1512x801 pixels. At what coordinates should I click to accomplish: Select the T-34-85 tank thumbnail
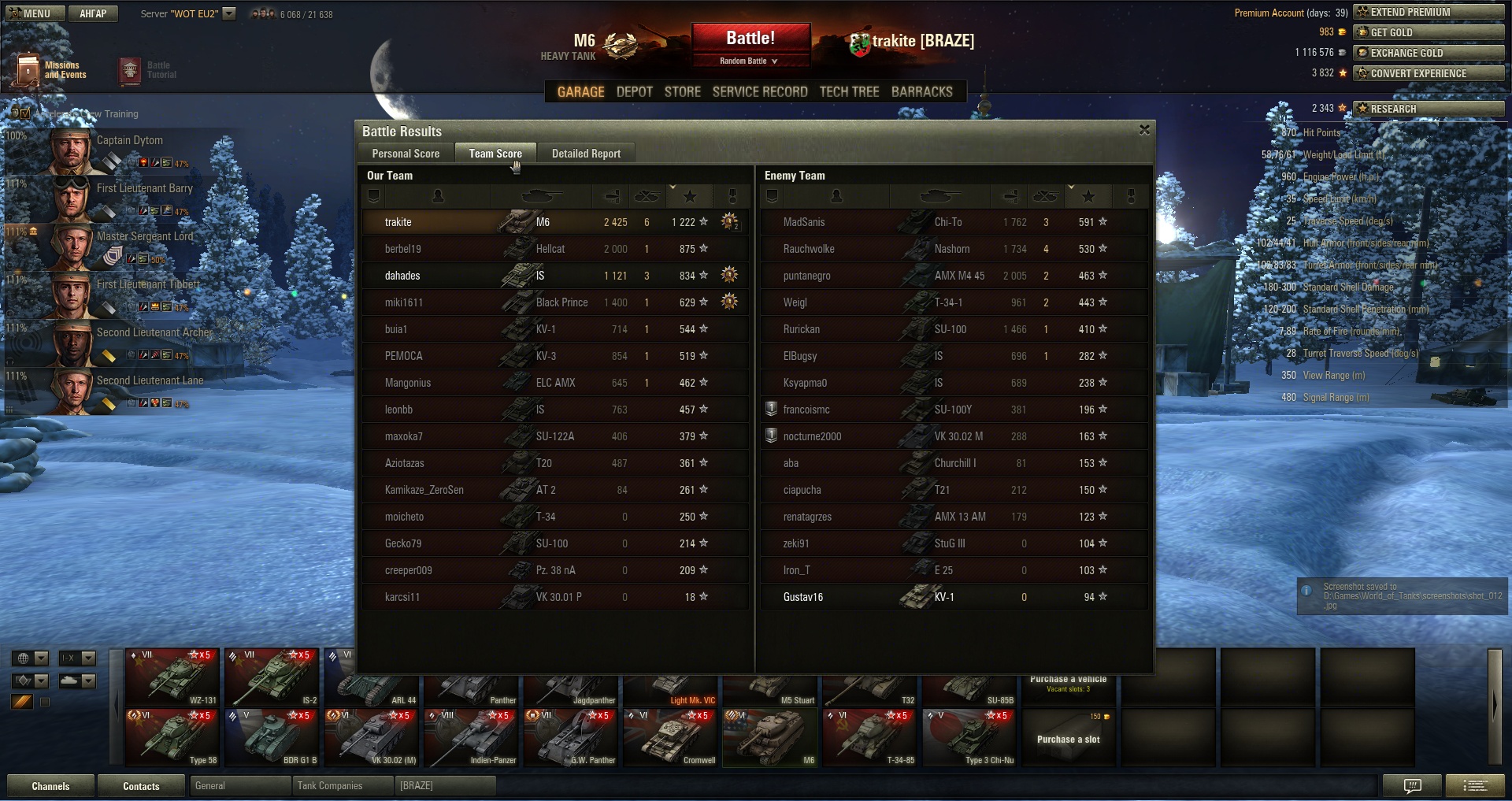[870, 737]
